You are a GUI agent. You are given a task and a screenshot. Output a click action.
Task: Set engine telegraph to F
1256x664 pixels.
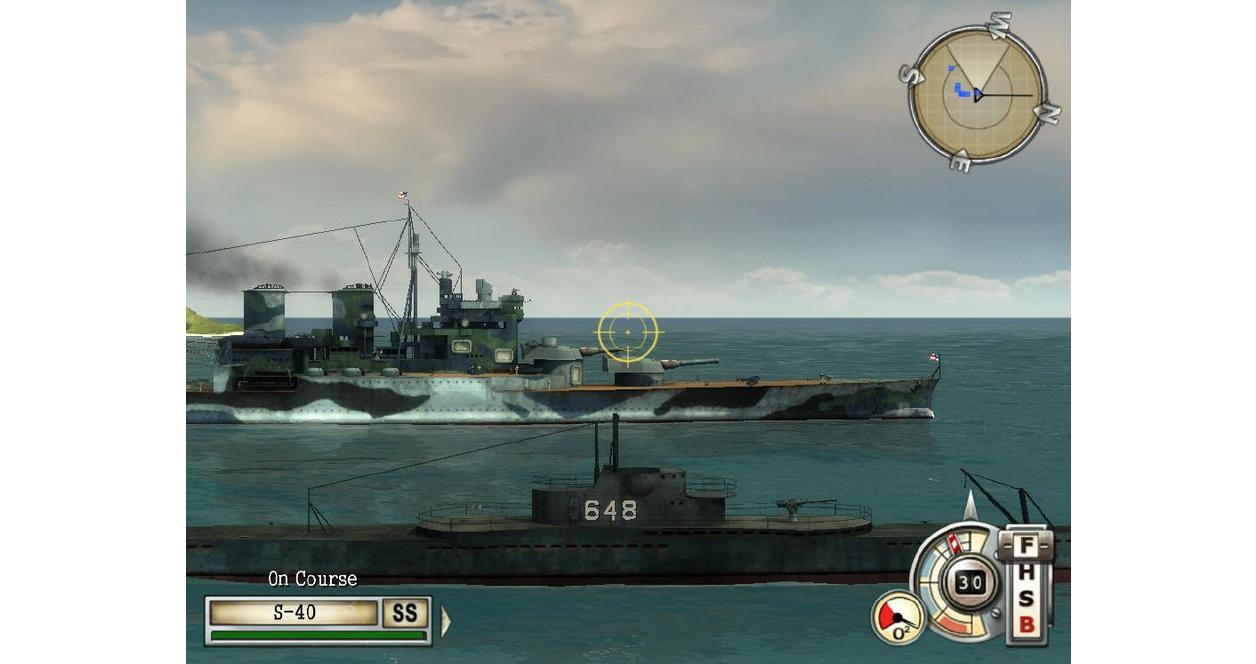1026,547
